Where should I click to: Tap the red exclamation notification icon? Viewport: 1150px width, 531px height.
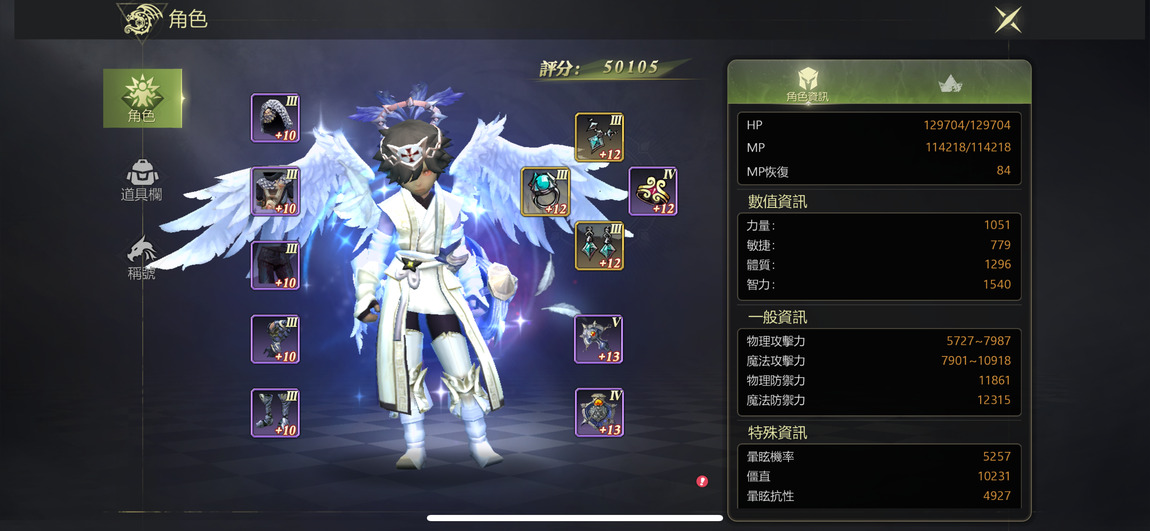point(702,481)
